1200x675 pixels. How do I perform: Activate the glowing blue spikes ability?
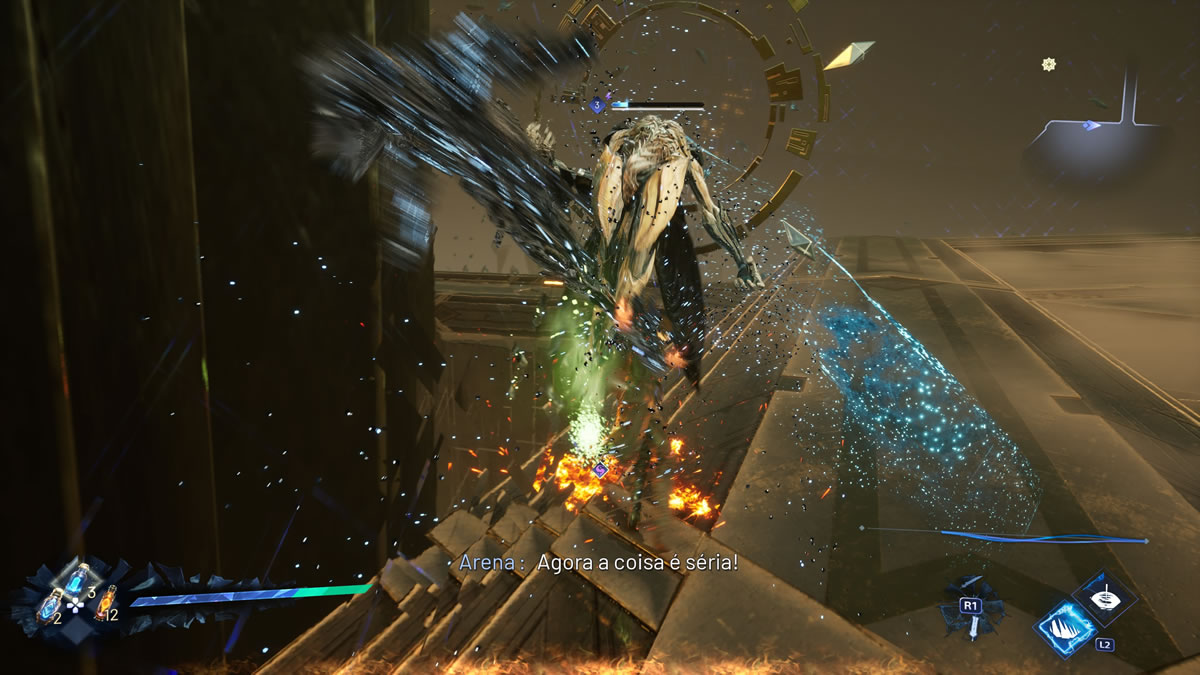(1065, 629)
